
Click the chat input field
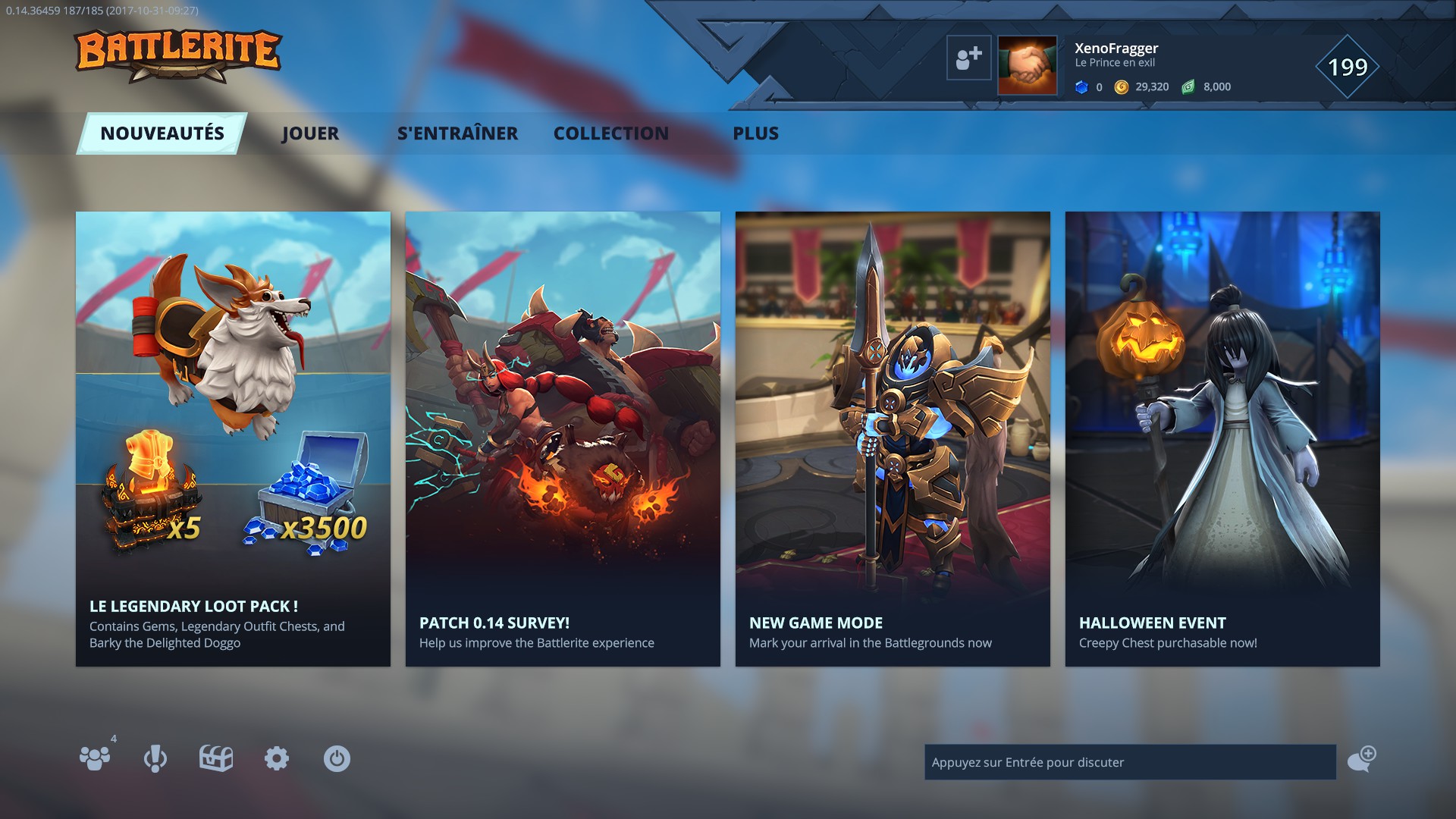coord(1130,762)
